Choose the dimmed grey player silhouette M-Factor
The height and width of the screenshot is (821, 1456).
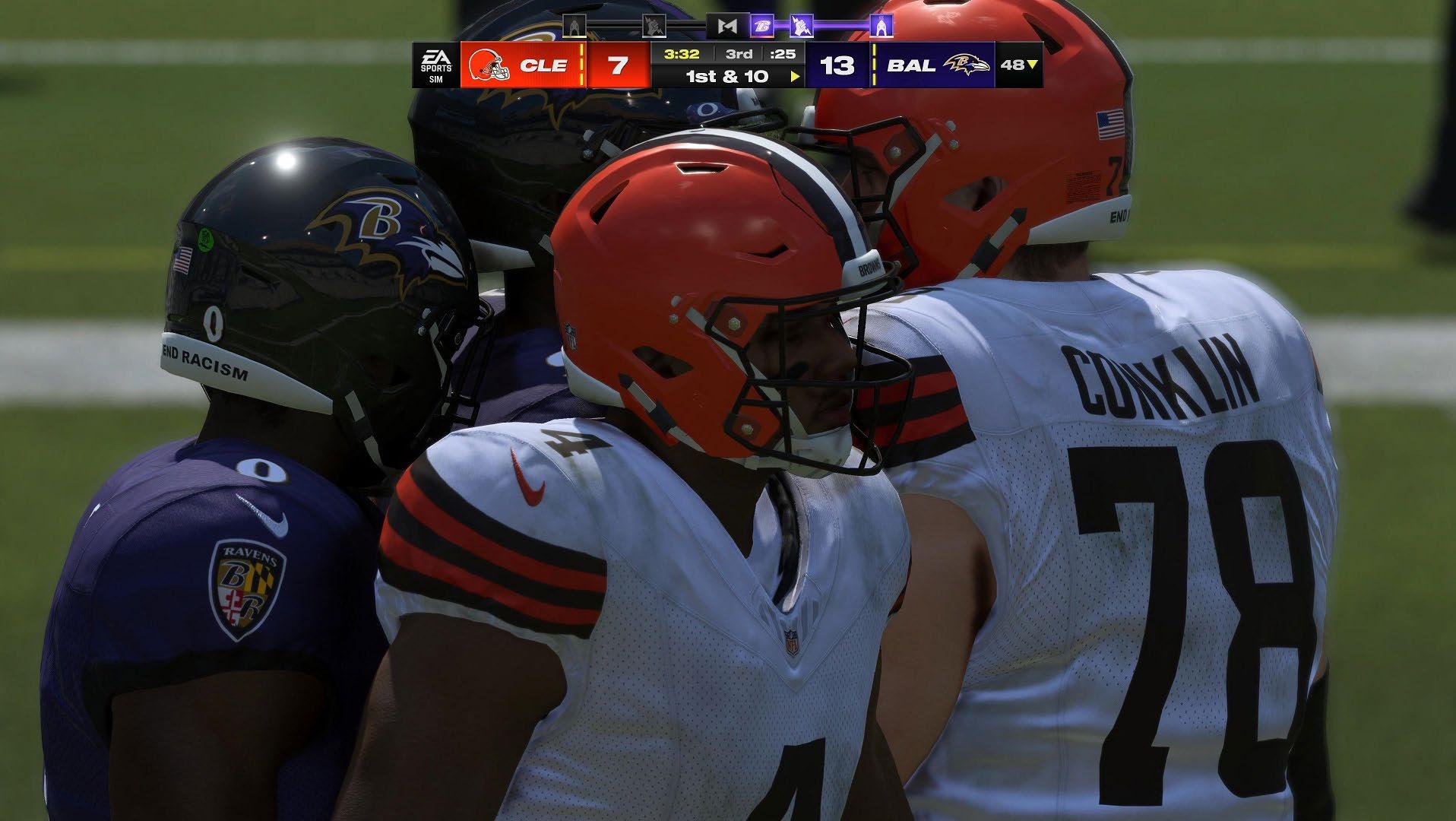(575, 27)
